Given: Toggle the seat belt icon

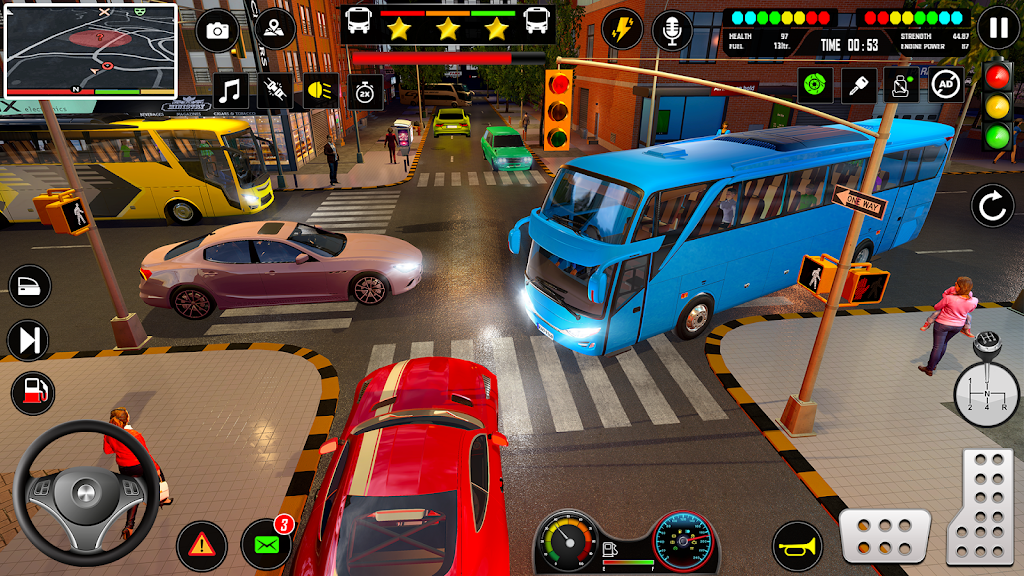Looking at the screenshot, I should [x=901, y=85].
